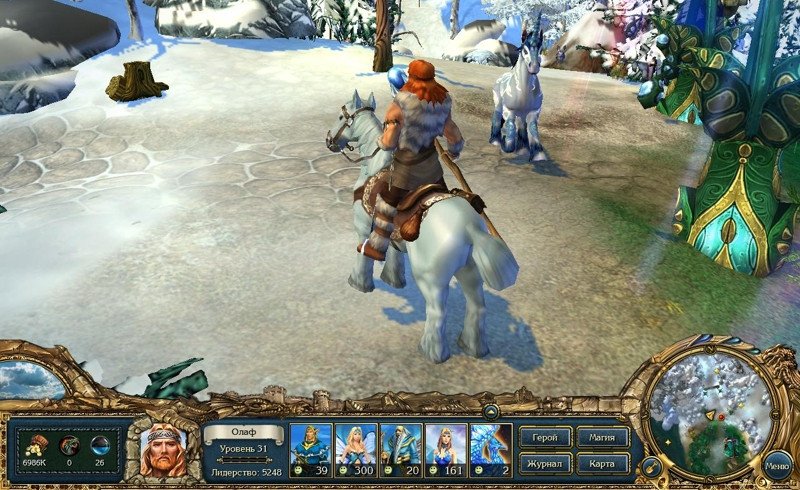Screen dimensions: 800x490
Task: Select the troop stack with 39 units
Action: click(310, 450)
